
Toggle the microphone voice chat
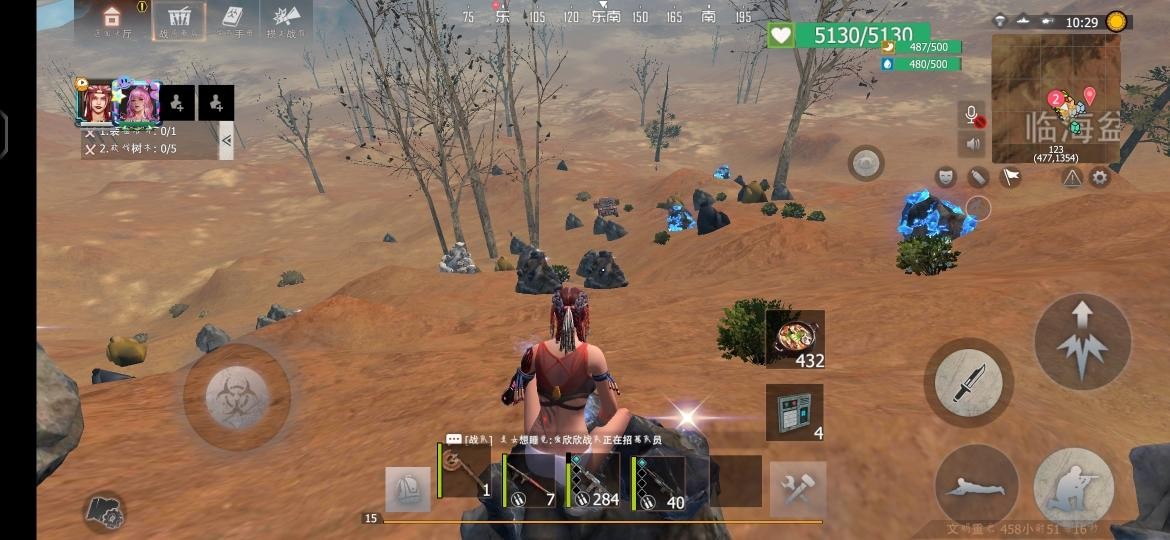tap(971, 115)
